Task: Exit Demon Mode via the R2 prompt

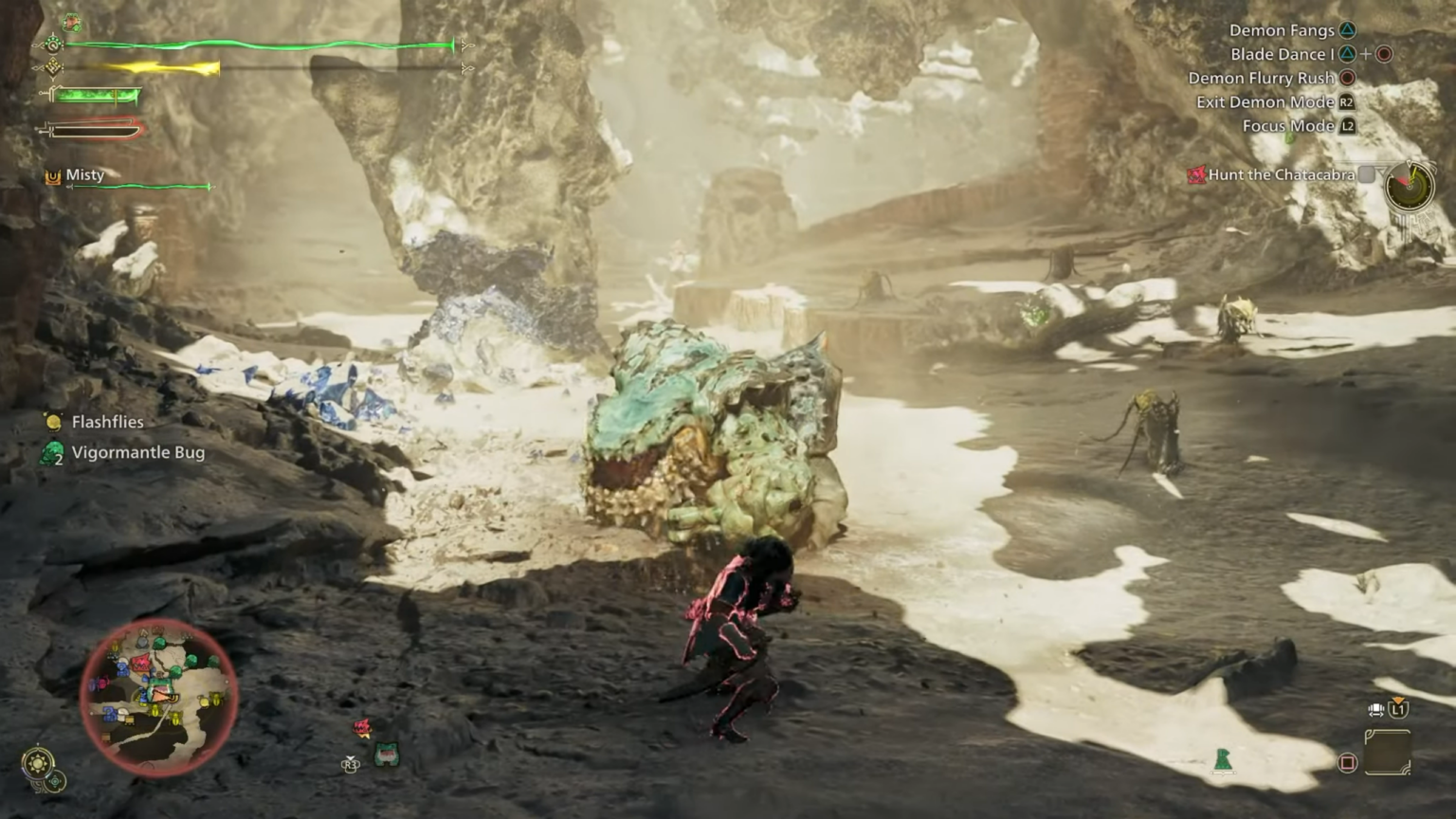Action: coord(1345,101)
